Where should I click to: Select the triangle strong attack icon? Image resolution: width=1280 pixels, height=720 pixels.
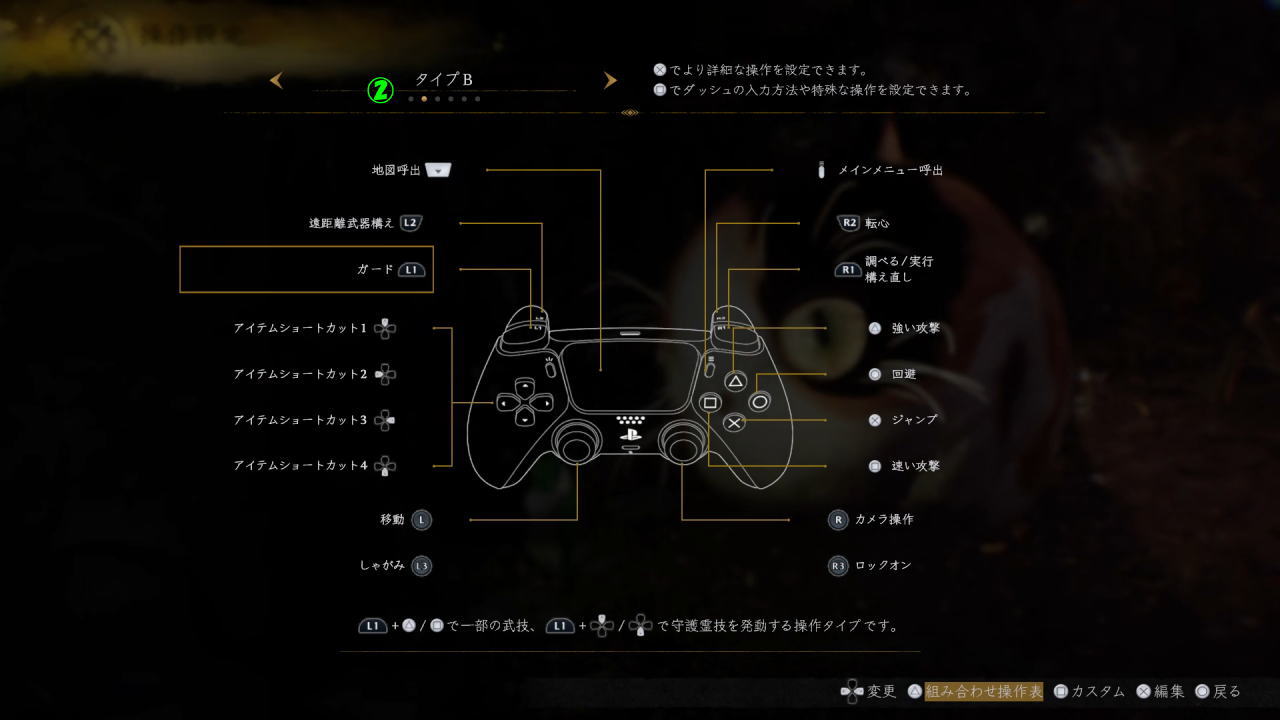tap(875, 327)
